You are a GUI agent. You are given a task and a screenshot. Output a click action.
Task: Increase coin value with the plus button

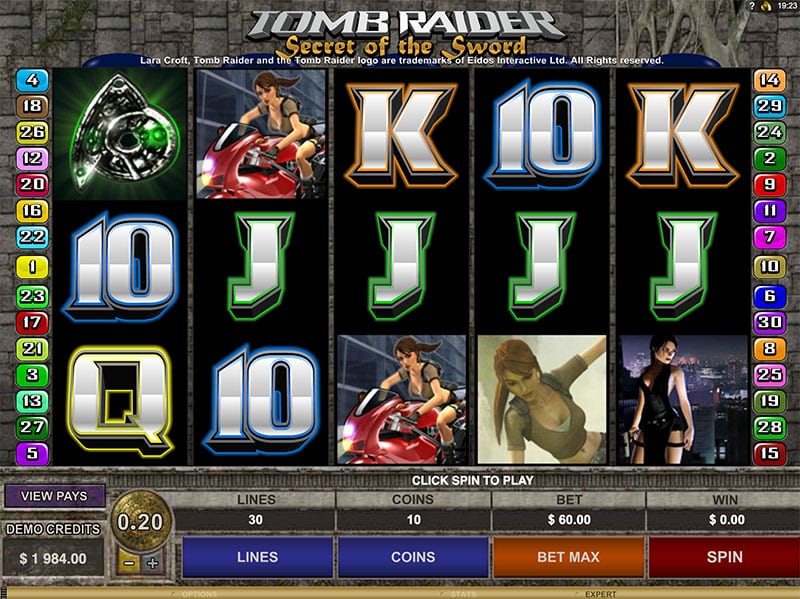[152, 563]
